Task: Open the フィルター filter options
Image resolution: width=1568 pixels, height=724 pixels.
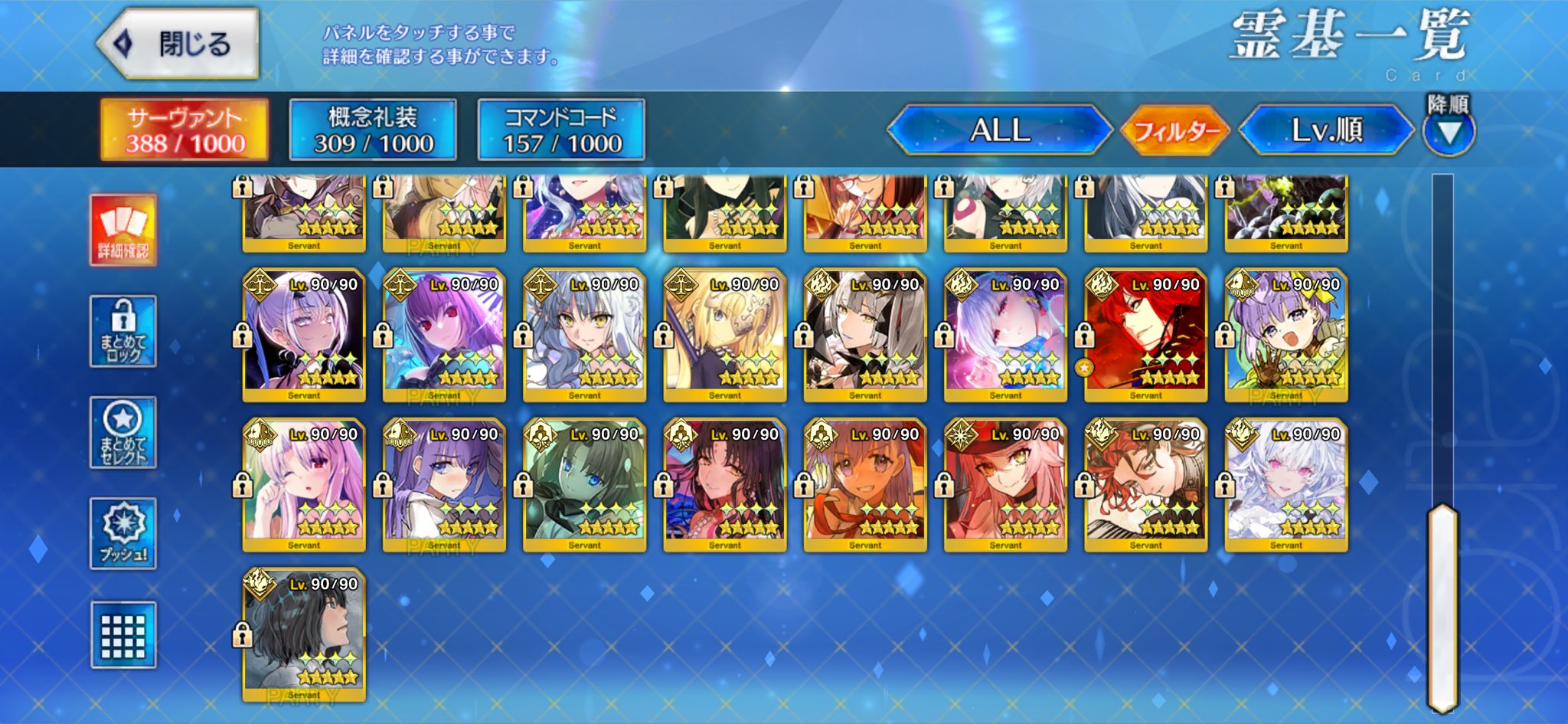Action: (1175, 131)
